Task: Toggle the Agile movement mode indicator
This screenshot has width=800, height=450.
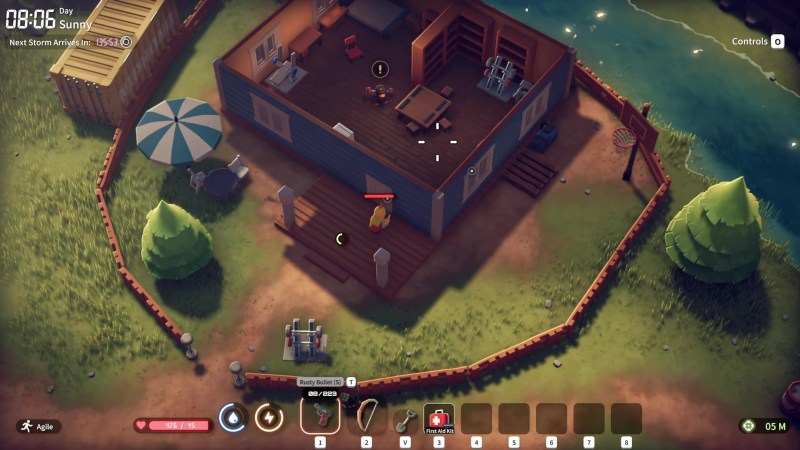Action: tap(38, 426)
